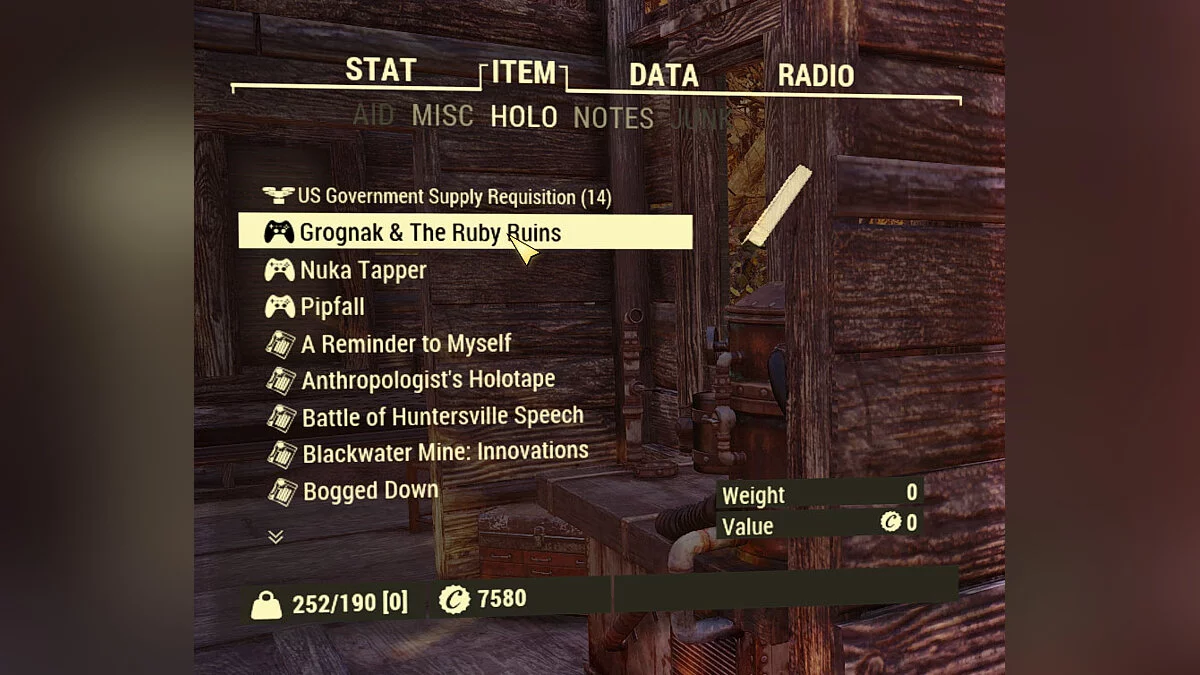
Task: Switch to the DATA tab
Action: click(x=663, y=76)
